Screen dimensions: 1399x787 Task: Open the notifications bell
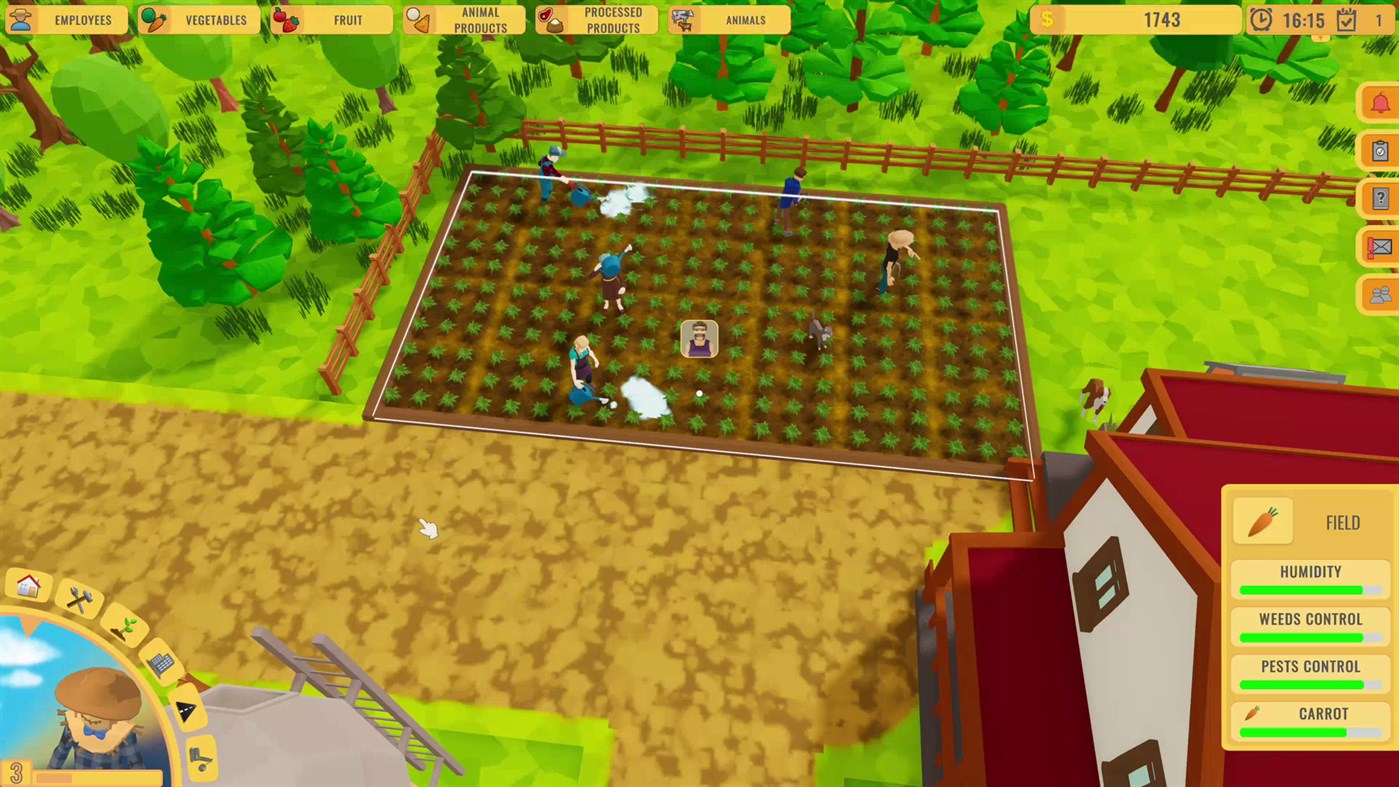(1379, 101)
